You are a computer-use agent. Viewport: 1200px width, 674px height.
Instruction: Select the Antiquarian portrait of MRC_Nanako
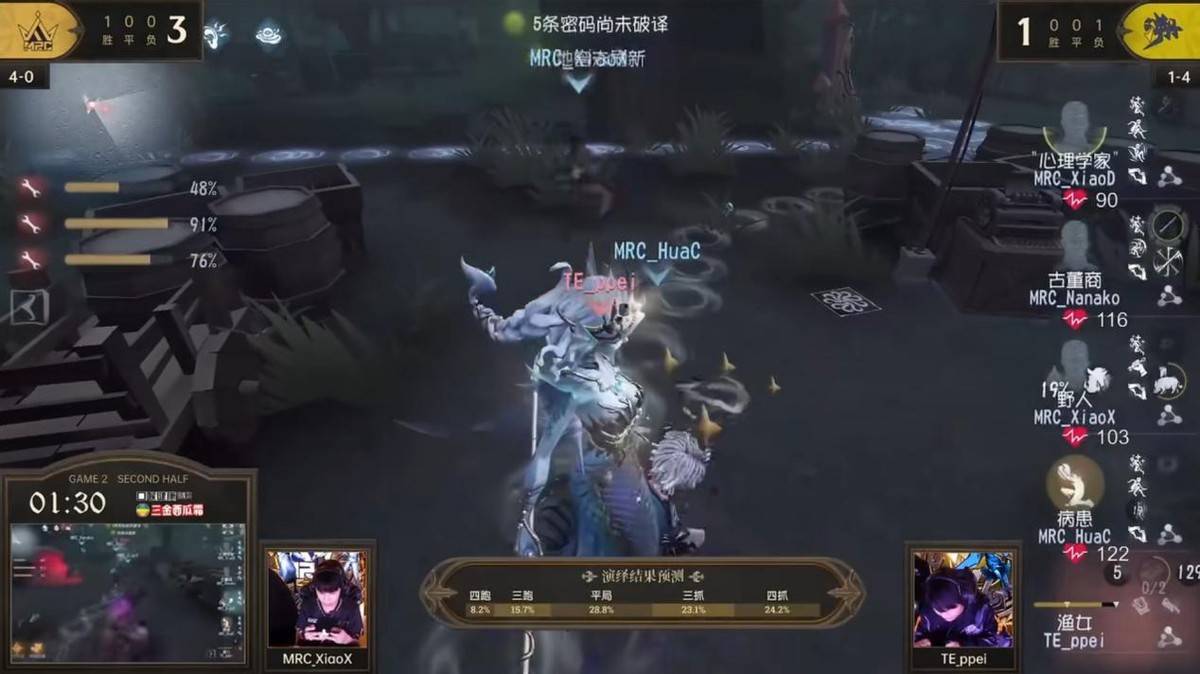(1075, 243)
